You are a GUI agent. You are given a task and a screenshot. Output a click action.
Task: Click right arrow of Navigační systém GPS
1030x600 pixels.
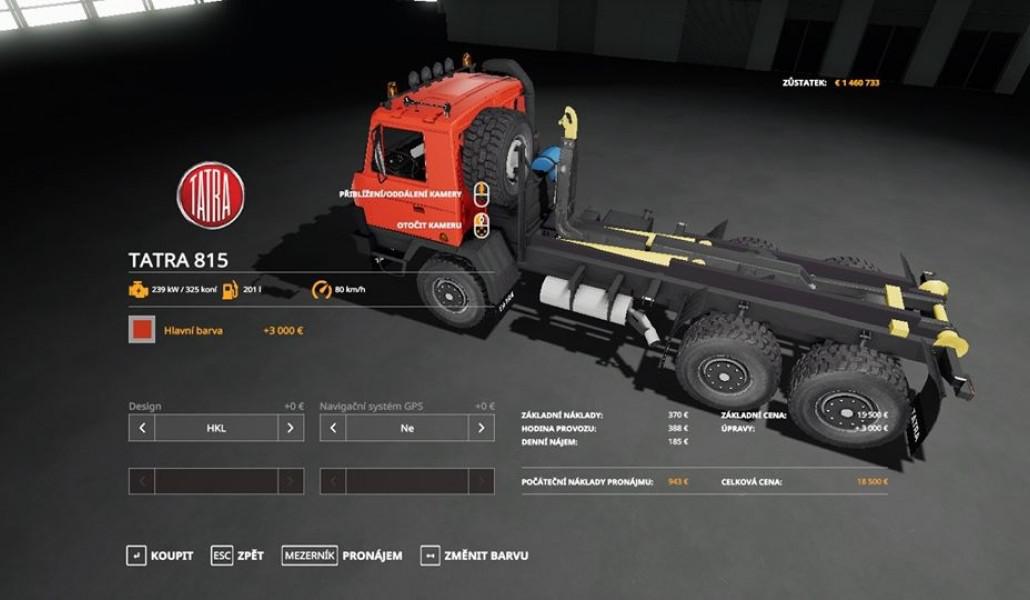click(482, 428)
